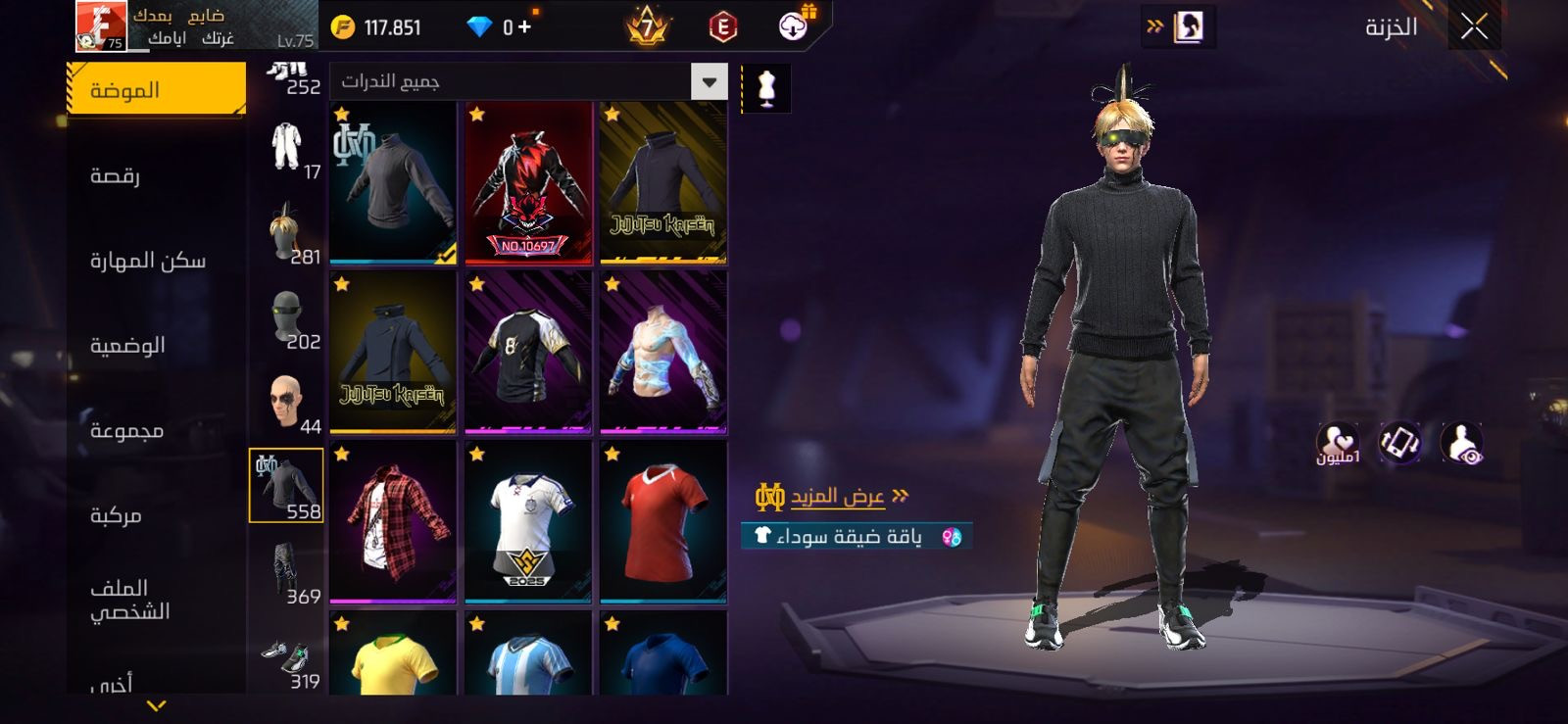Open the الملف الشخصي profile tab
This screenshot has width=1568, height=724.
pyautogui.click(x=129, y=600)
